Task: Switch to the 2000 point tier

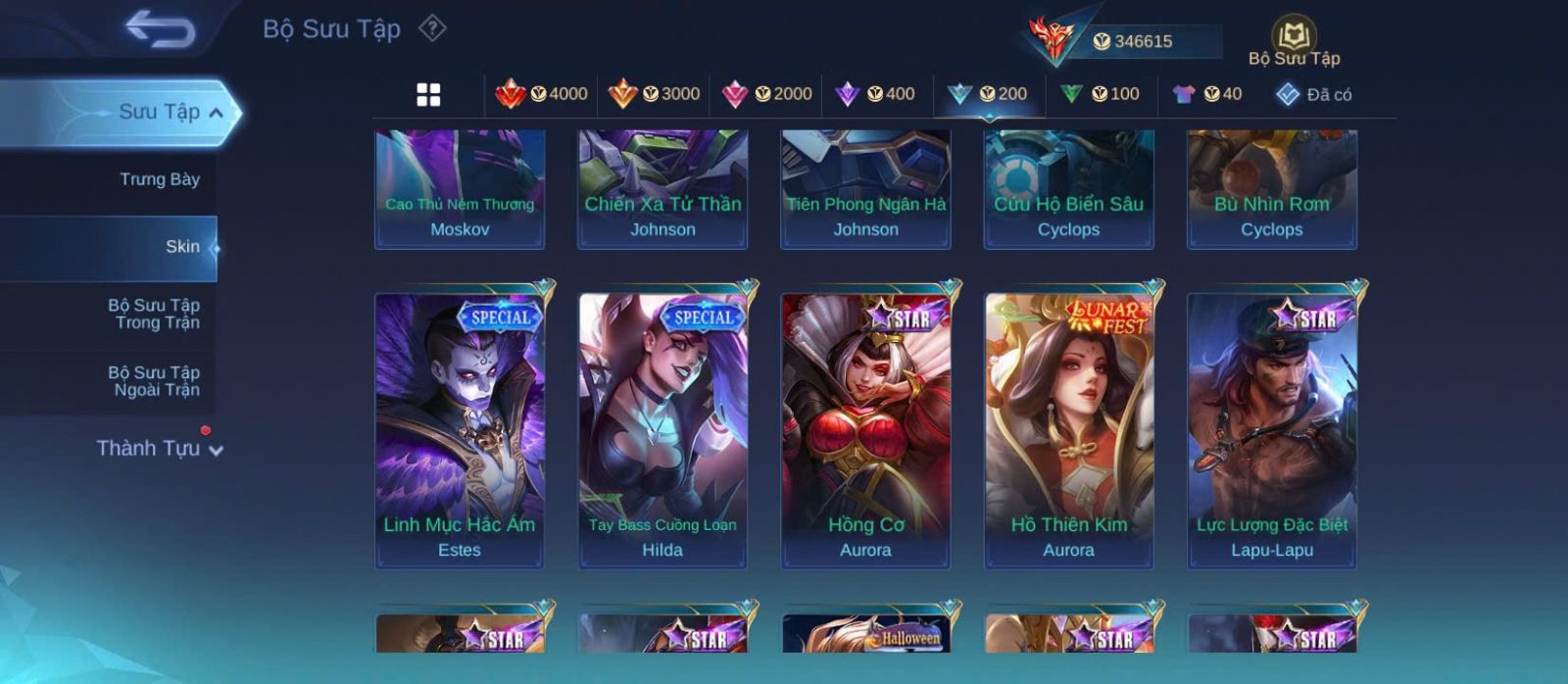Action: coord(767,94)
